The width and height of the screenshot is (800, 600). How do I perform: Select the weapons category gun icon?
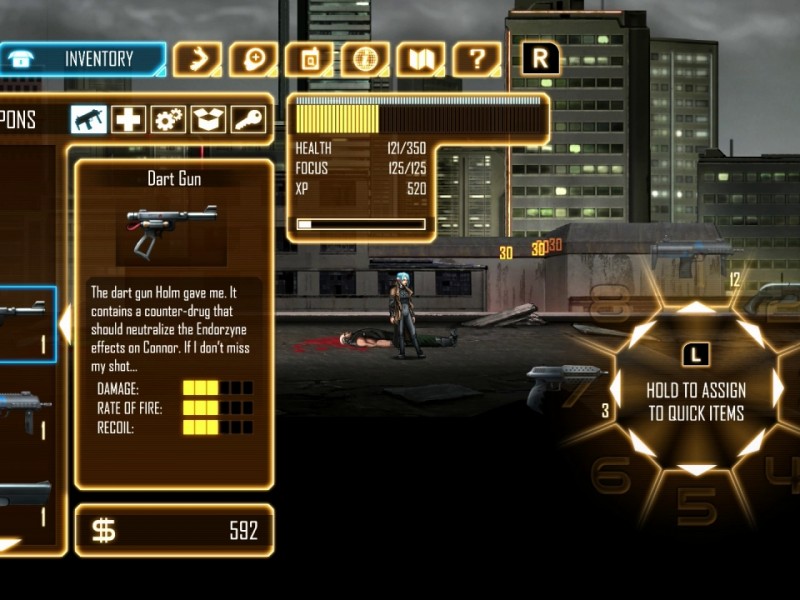pos(89,120)
